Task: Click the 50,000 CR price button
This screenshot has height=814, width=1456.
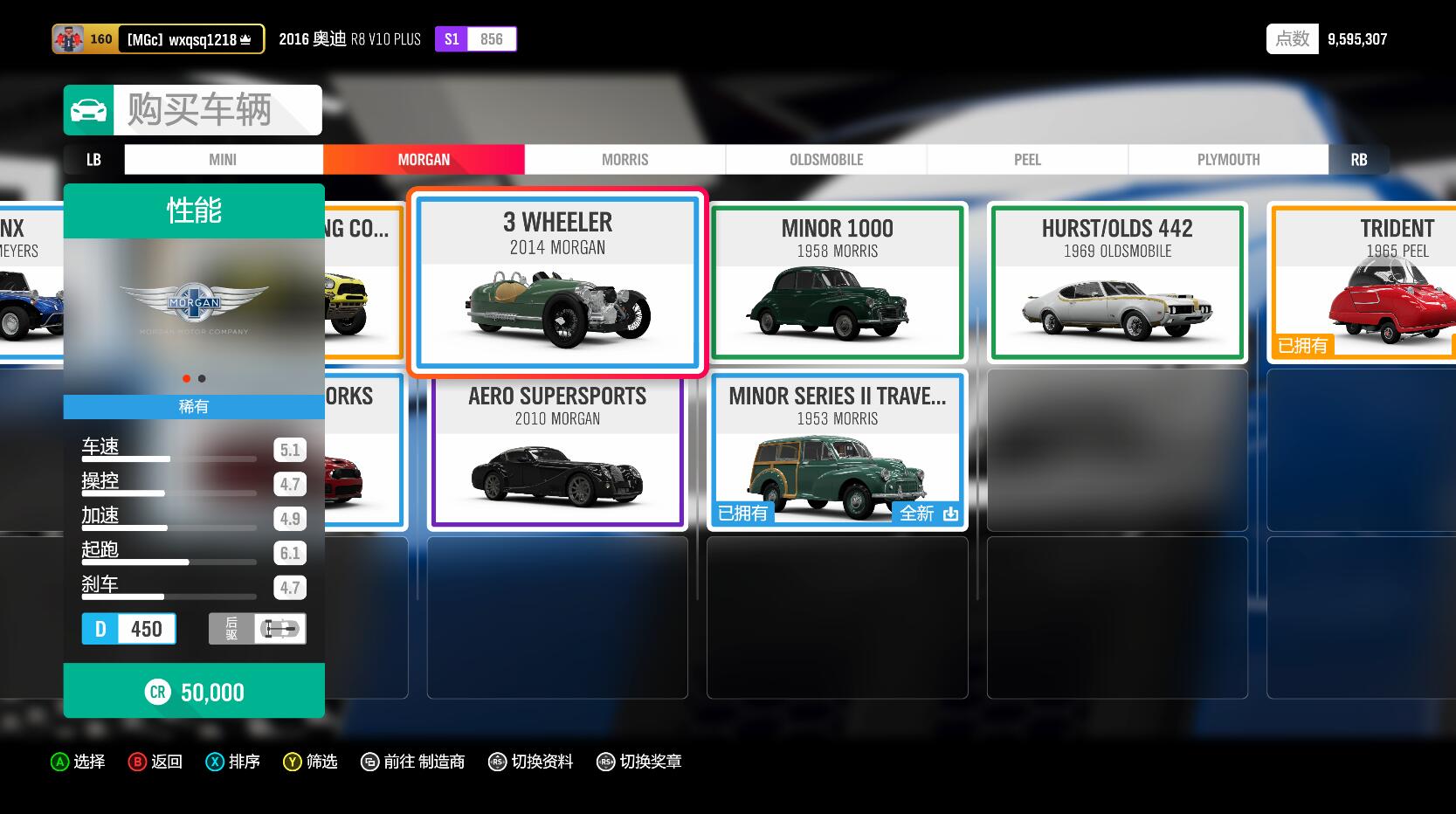Action: point(194,692)
